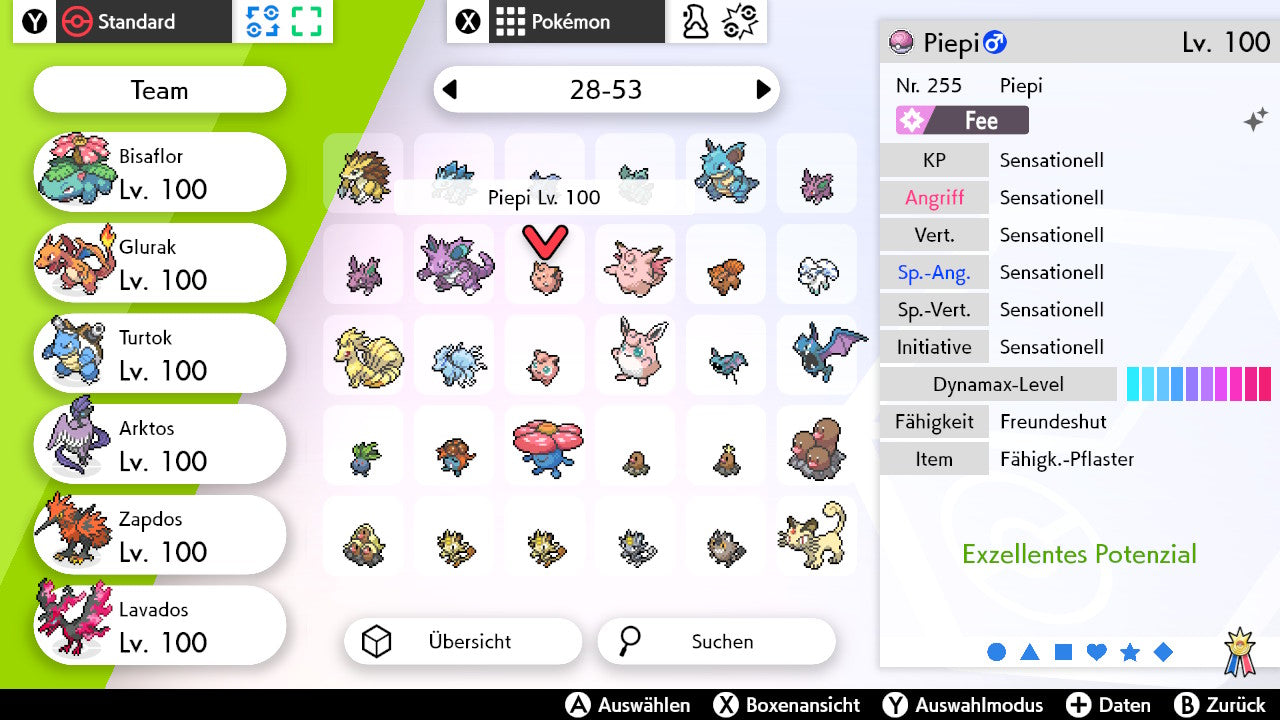
Task: Toggle the blue circle marking for Piepi
Action: tap(997, 651)
